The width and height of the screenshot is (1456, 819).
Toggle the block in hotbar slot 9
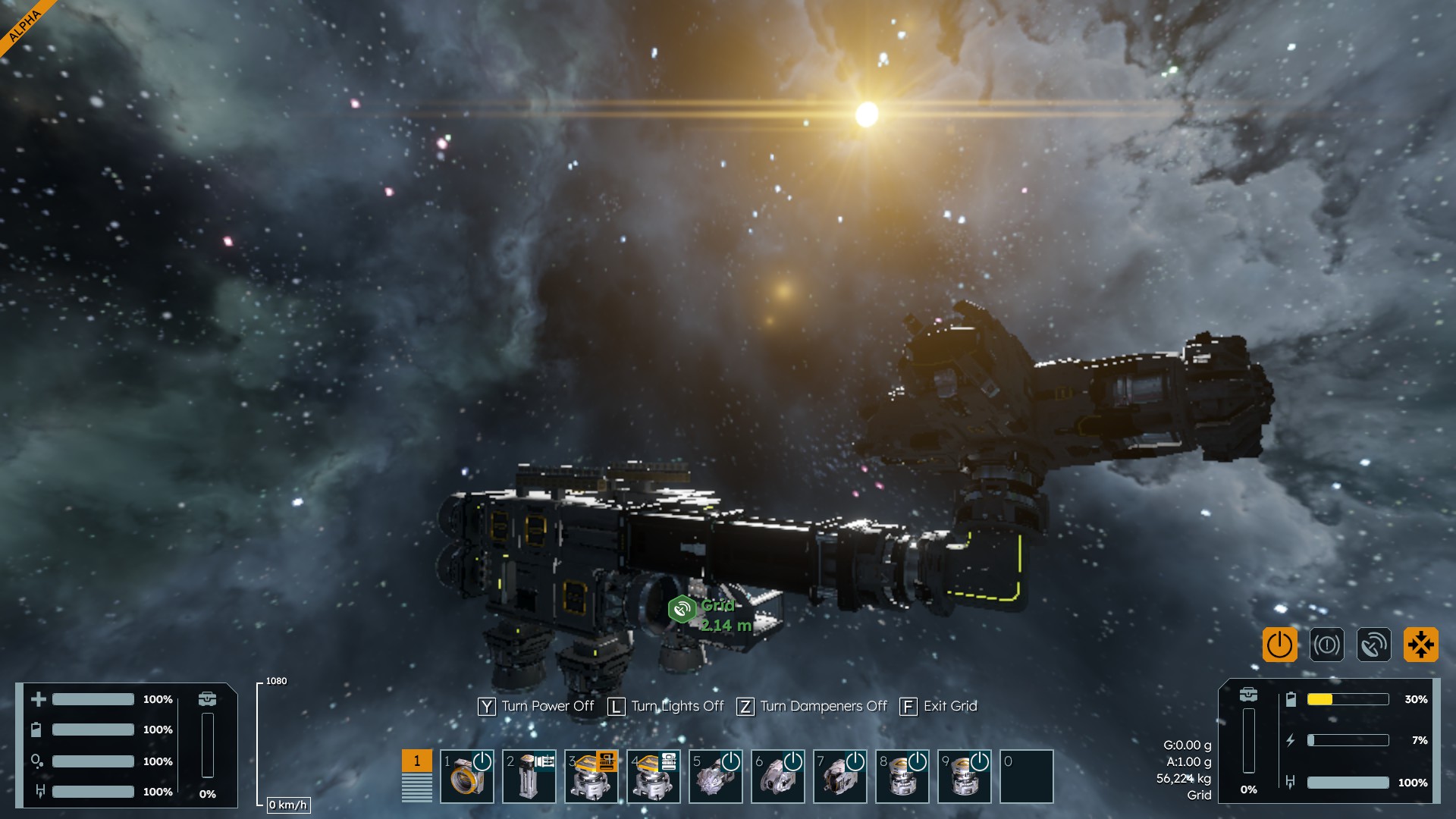965,776
